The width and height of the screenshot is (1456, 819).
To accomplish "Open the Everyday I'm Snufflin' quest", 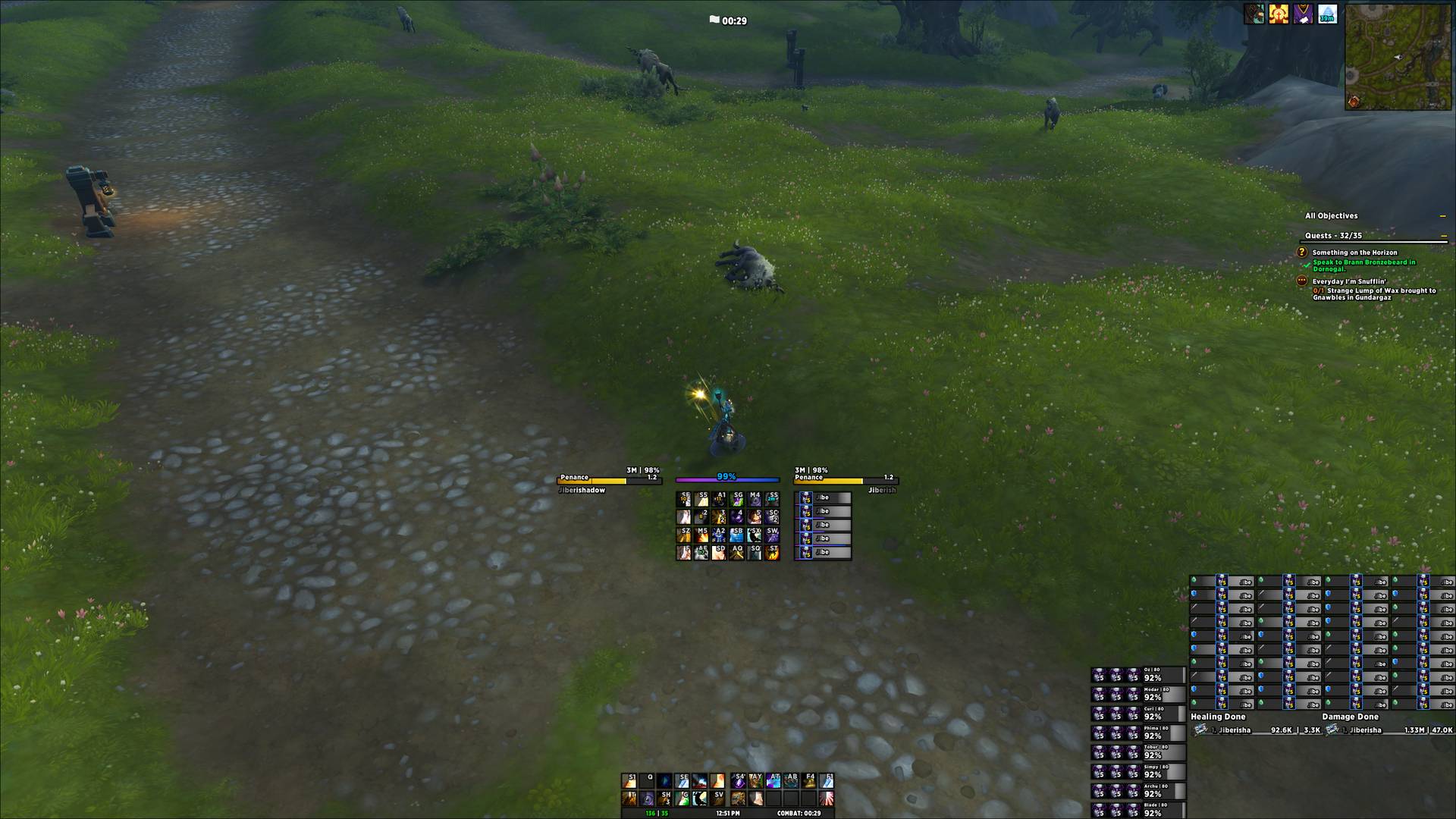I will (x=1349, y=281).
